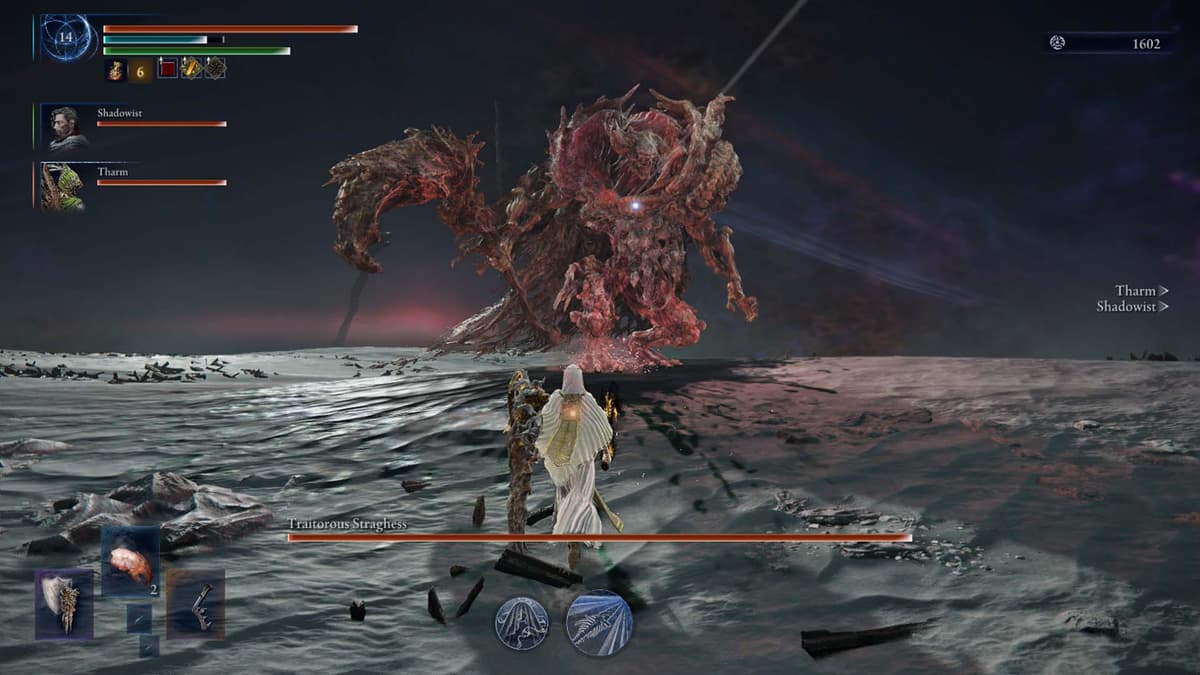This screenshot has width=1200, height=675.
Task: Select the red square status effect icon
Action: (168, 68)
